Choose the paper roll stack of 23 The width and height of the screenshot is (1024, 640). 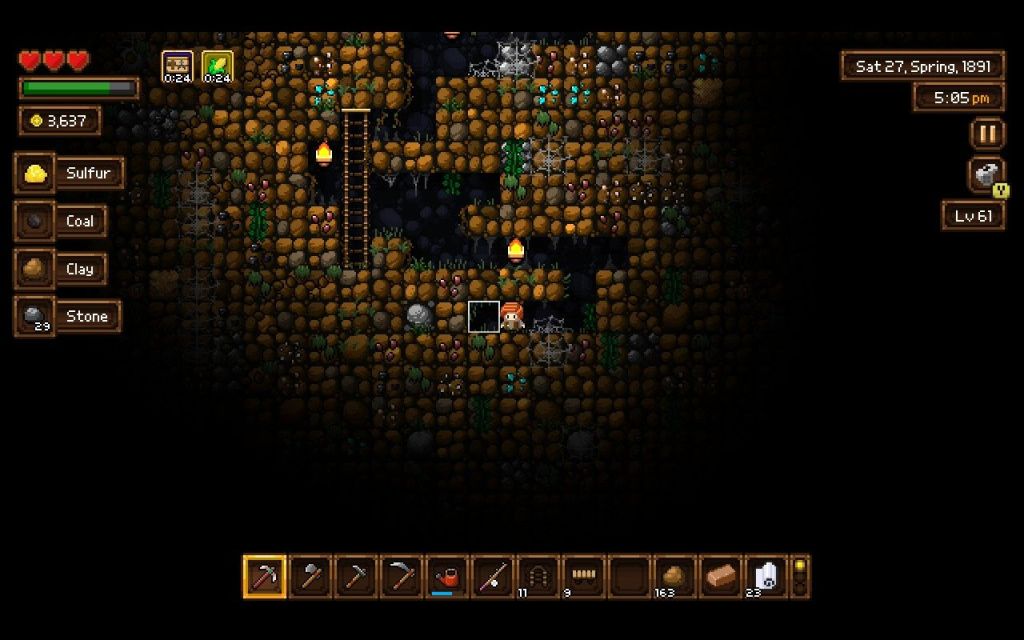tap(767, 577)
